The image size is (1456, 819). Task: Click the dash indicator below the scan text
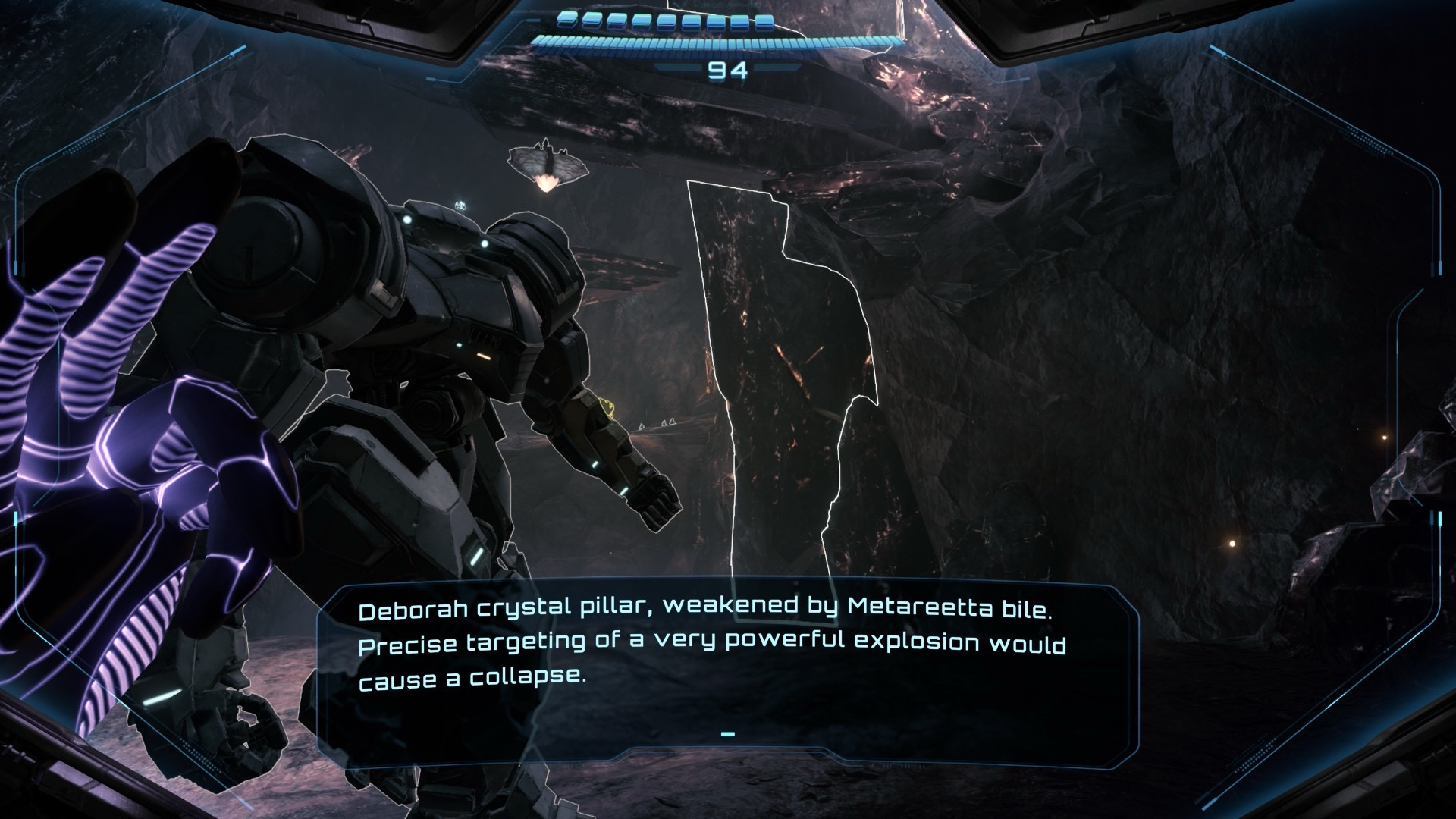[727, 734]
